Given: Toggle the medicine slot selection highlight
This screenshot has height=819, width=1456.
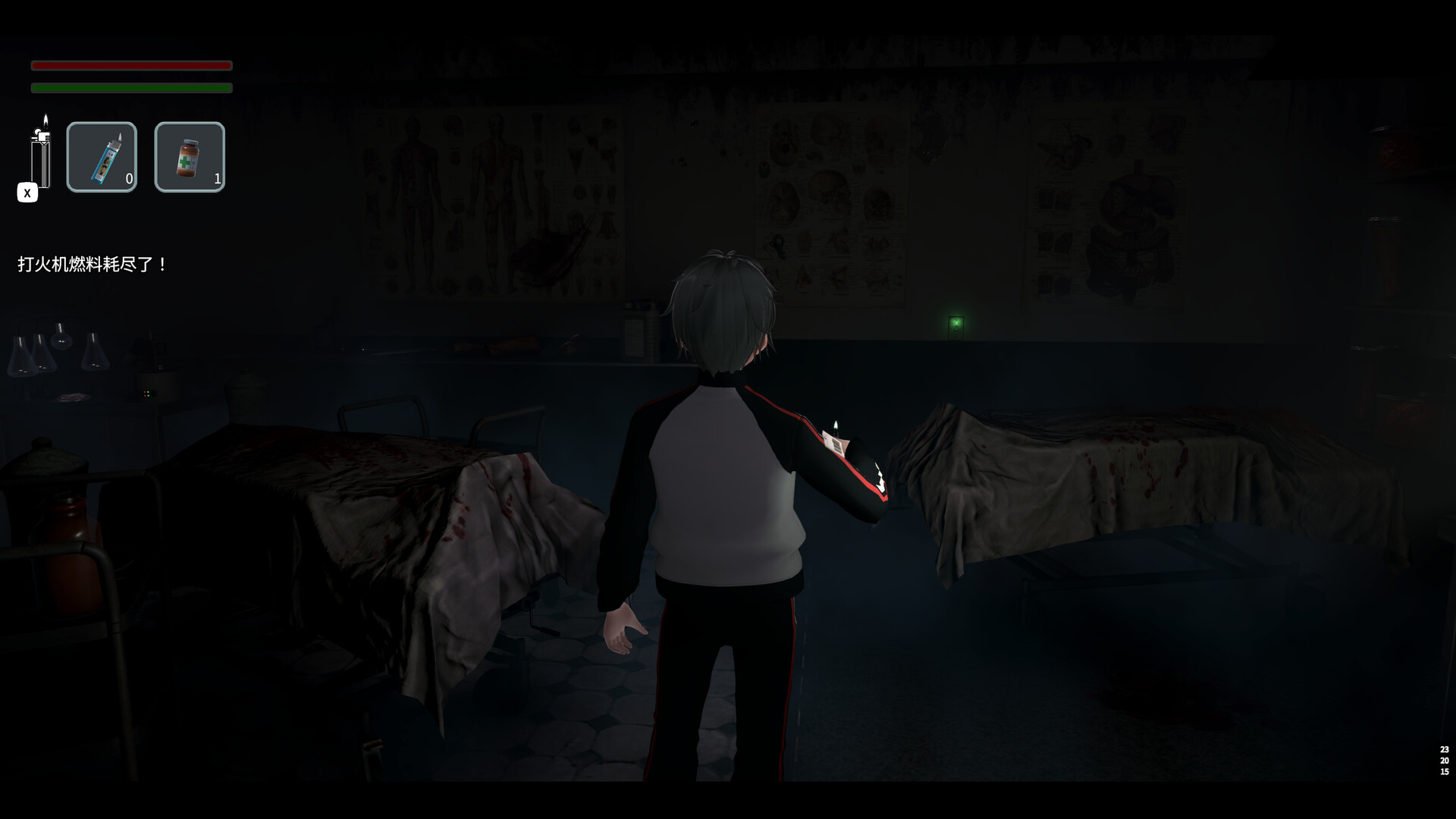Looking at the screenshot, I should [x=190, y=157].
